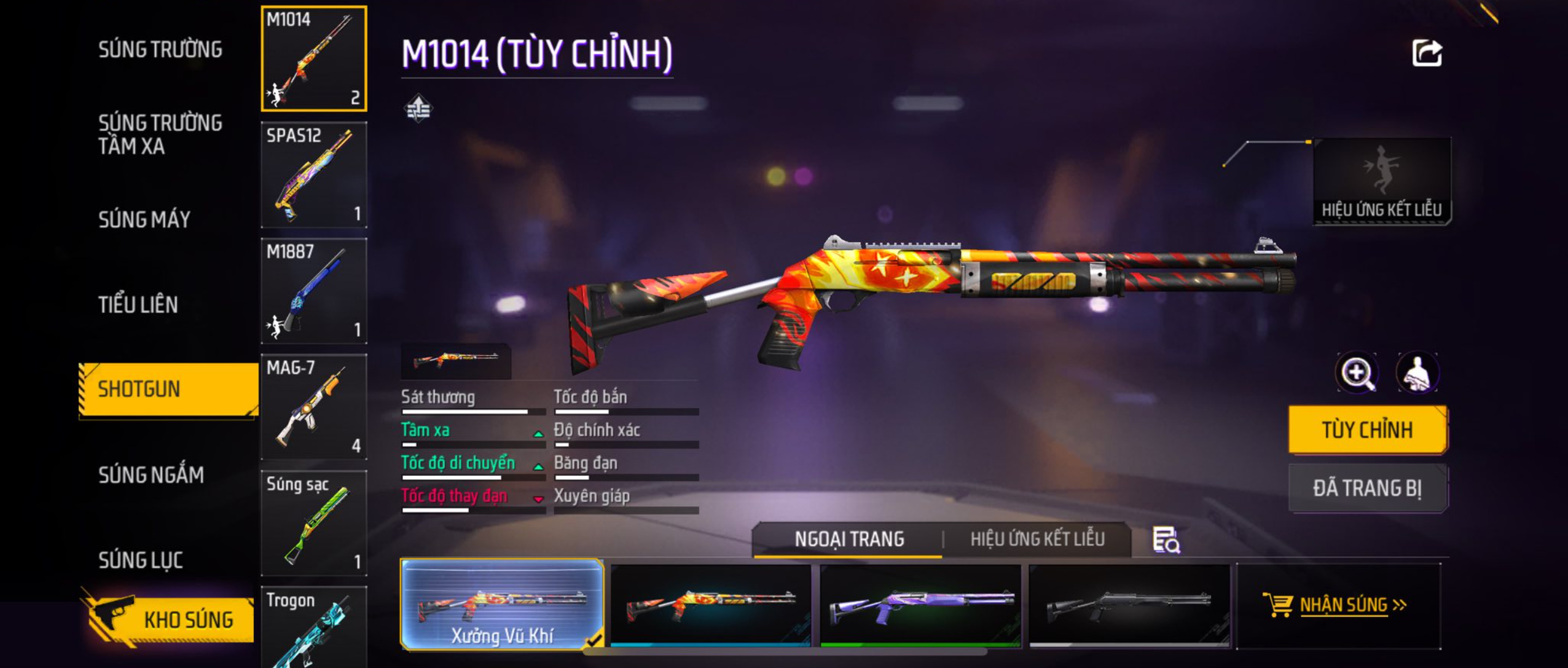This screenshot has height=668, width=1568.
Task: Open the Hiệu Ứng Kết Liễu preview box
Action: click(1382, 181)
